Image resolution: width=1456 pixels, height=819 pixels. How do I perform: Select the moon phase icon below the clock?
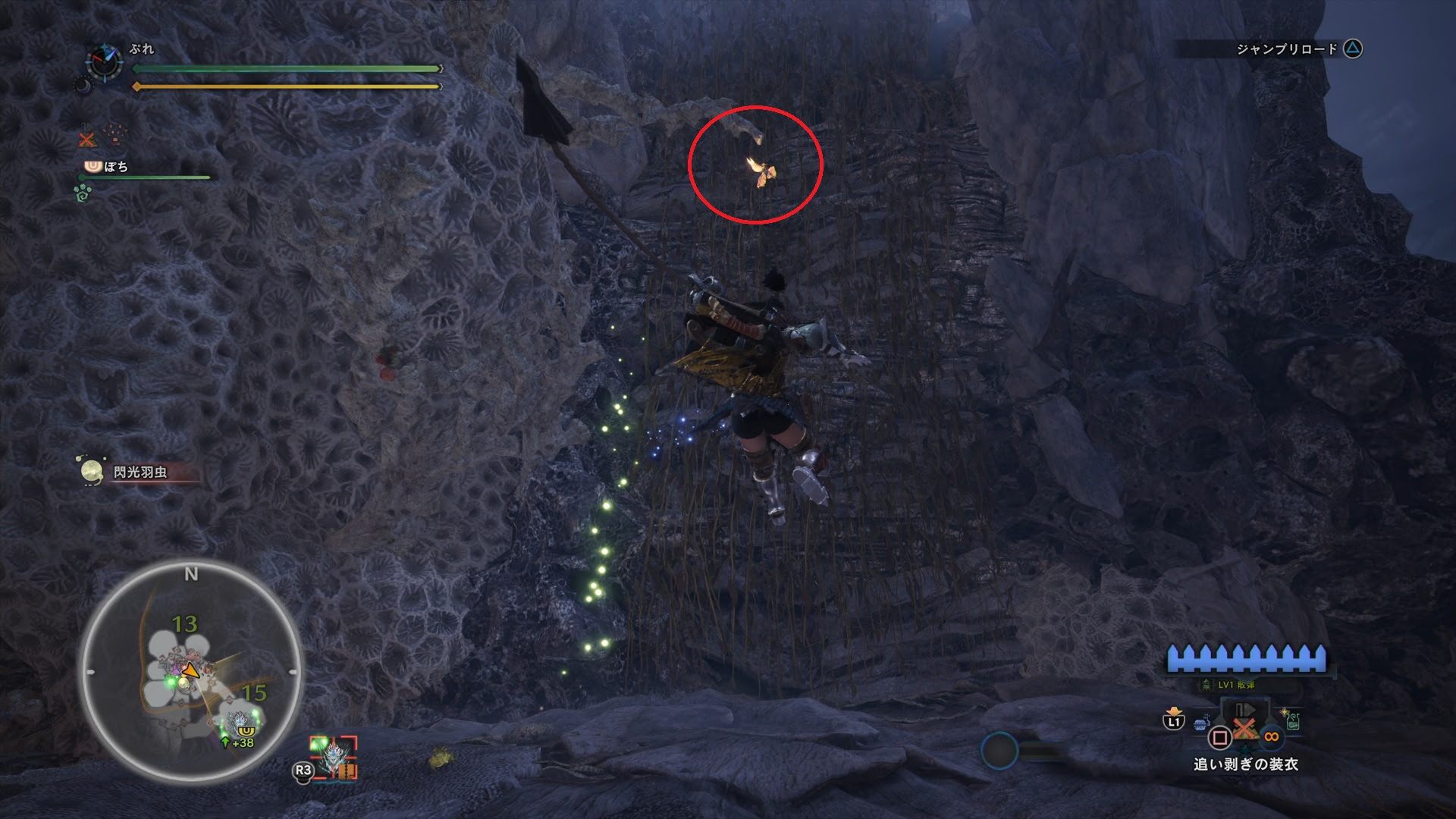(83, 85)
